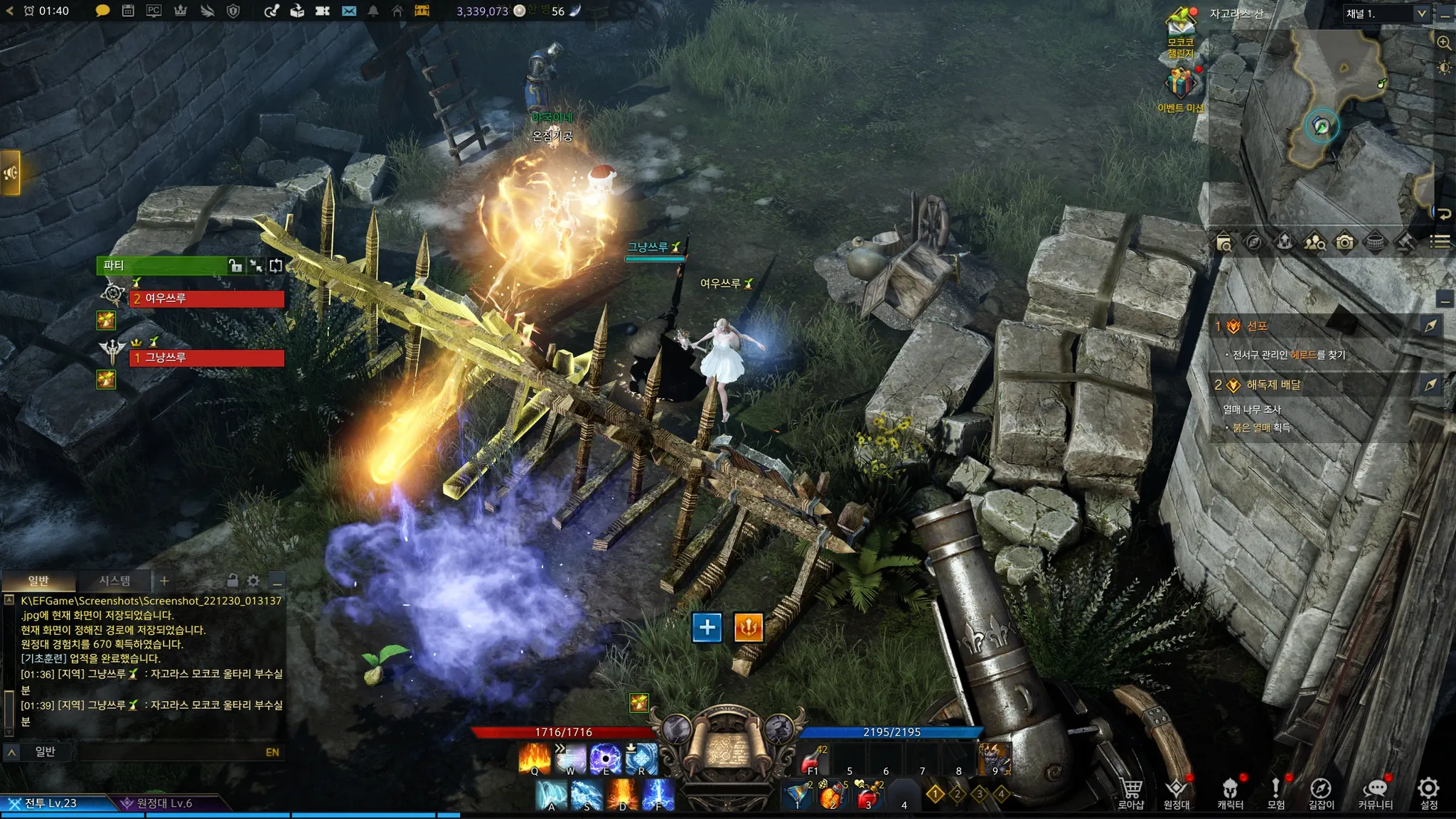Screen dimensions: 1456x819
Task: Zoom in the minimap with the magnifier button
Action: 1444,43
